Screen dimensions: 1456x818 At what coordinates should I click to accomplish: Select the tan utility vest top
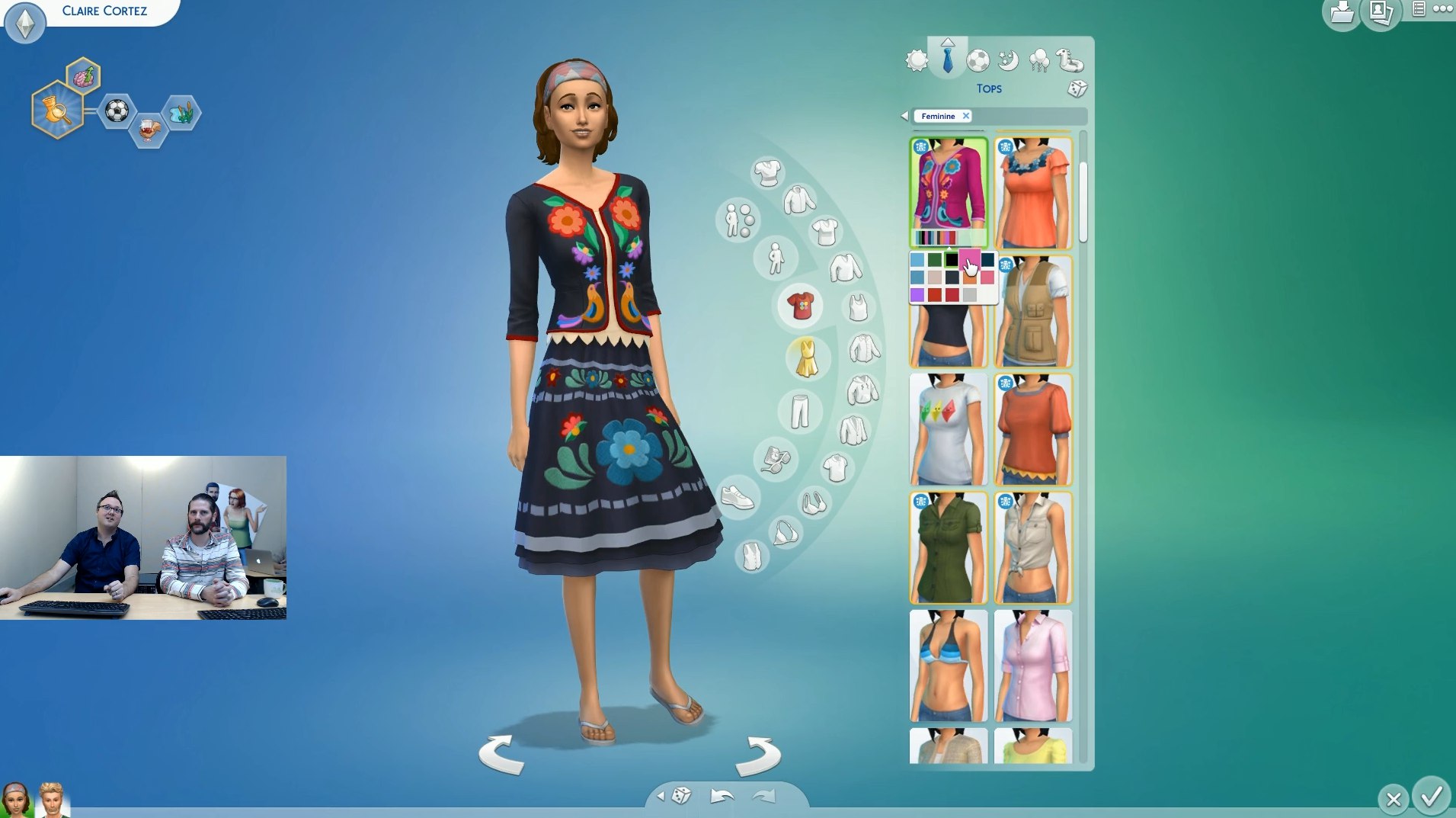[x=1032, y=313]
